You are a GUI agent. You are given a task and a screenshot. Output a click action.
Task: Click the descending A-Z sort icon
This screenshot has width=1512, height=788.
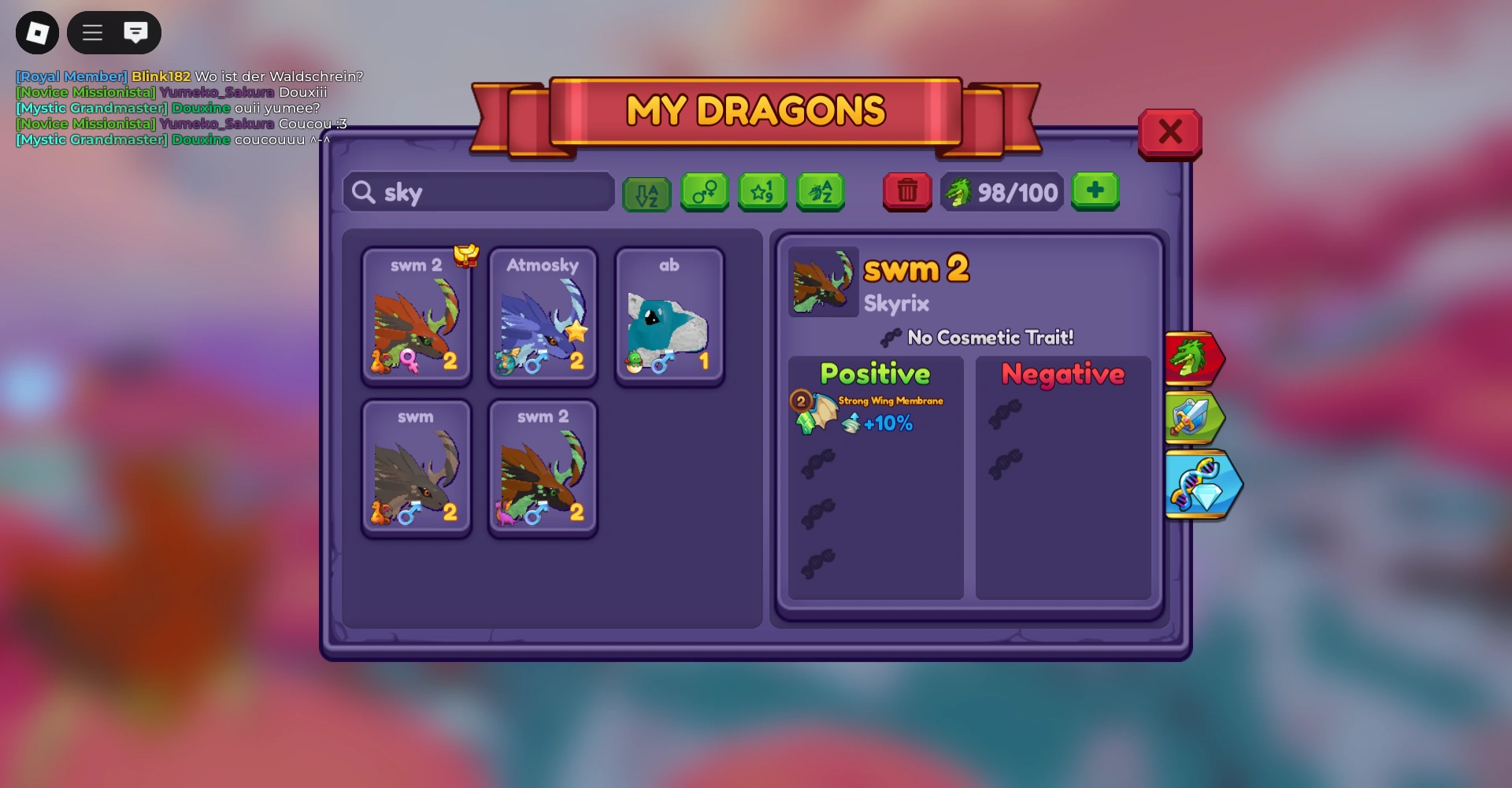point(646,192)
